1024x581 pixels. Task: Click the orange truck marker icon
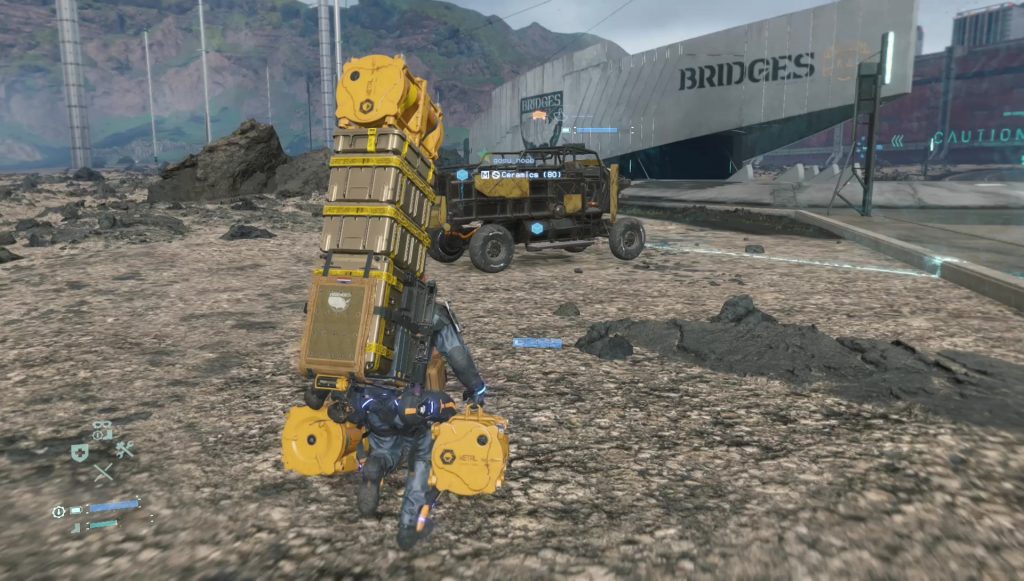tap(540, 116)
